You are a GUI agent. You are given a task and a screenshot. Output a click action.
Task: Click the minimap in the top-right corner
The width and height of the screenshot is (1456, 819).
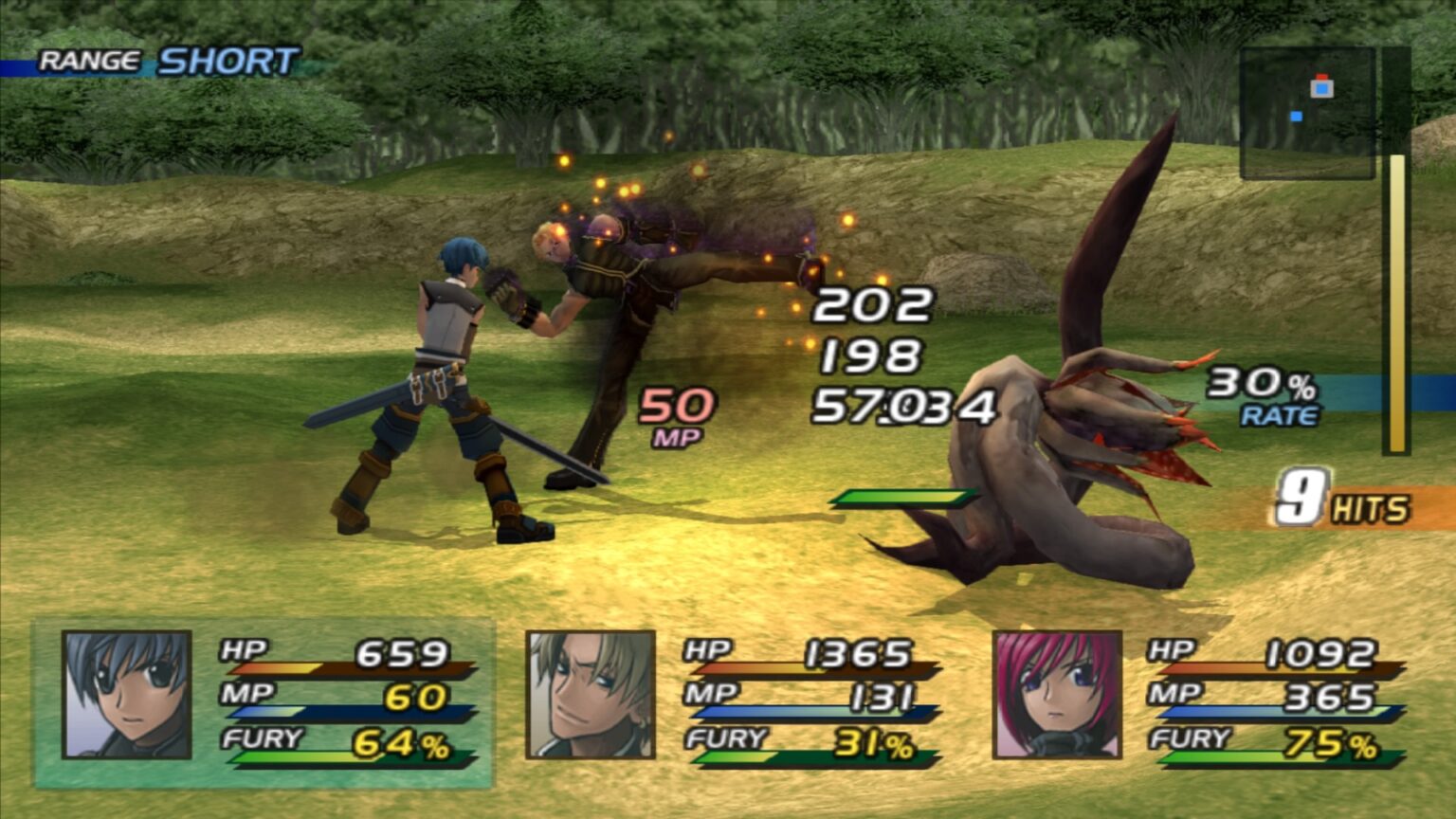coord(1306,109)
